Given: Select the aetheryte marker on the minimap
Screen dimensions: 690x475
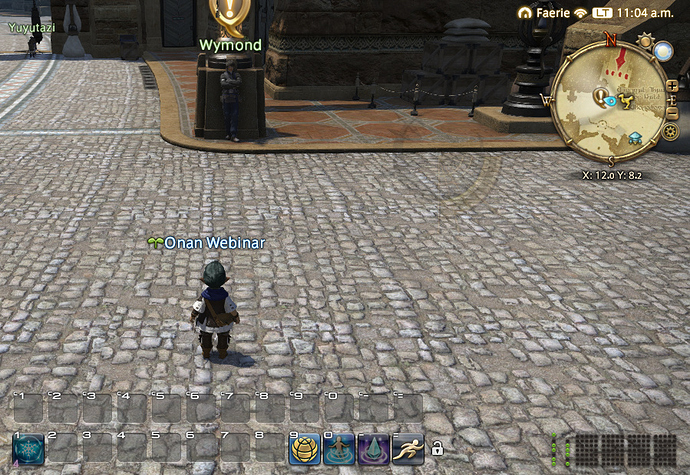Looking at the screenshot, I should (x=634, y=138).
